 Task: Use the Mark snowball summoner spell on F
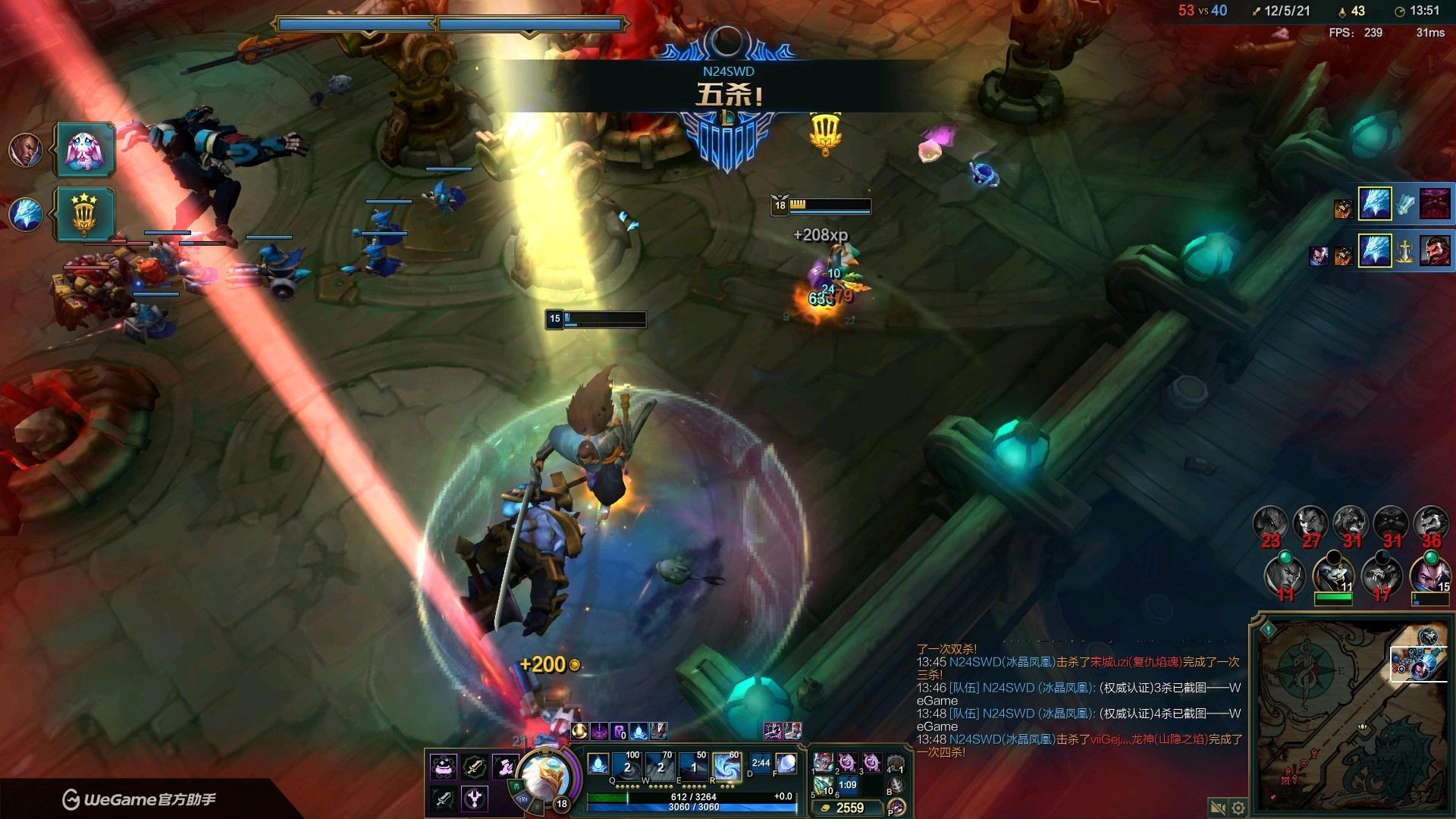(x=786, y=764)
